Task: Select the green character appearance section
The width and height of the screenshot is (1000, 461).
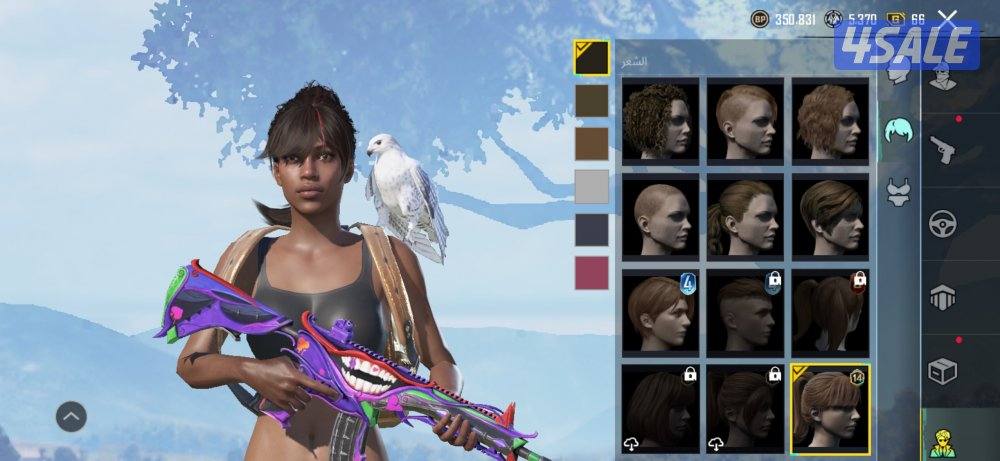Action: click(x=941, y=441)
